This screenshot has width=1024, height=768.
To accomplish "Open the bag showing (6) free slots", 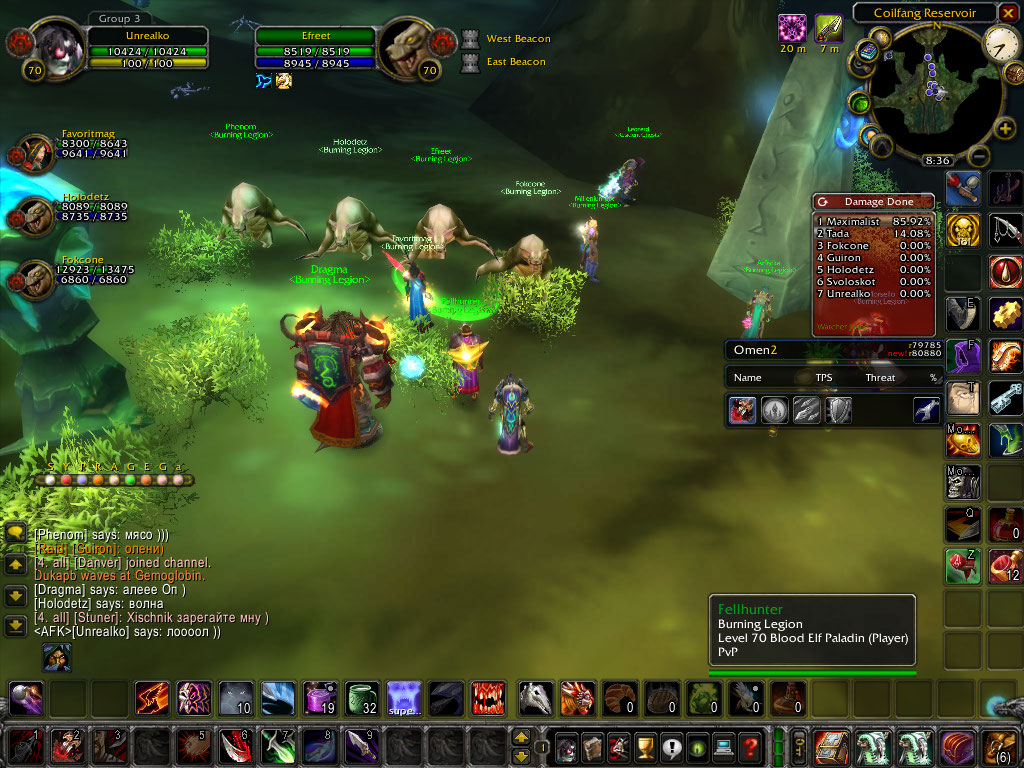I will 1000,746.
